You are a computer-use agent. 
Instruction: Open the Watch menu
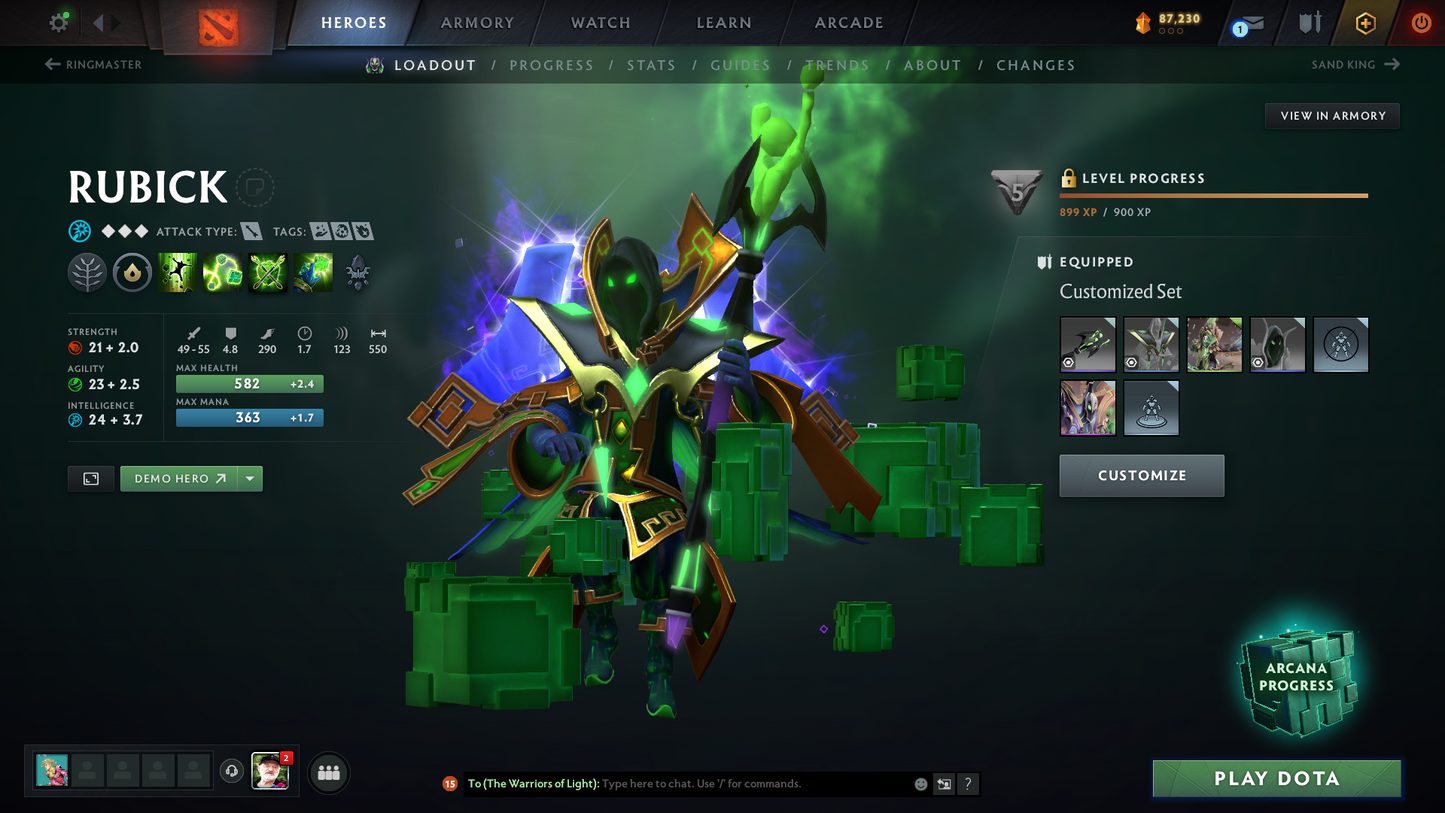click(x=599, y=22)
